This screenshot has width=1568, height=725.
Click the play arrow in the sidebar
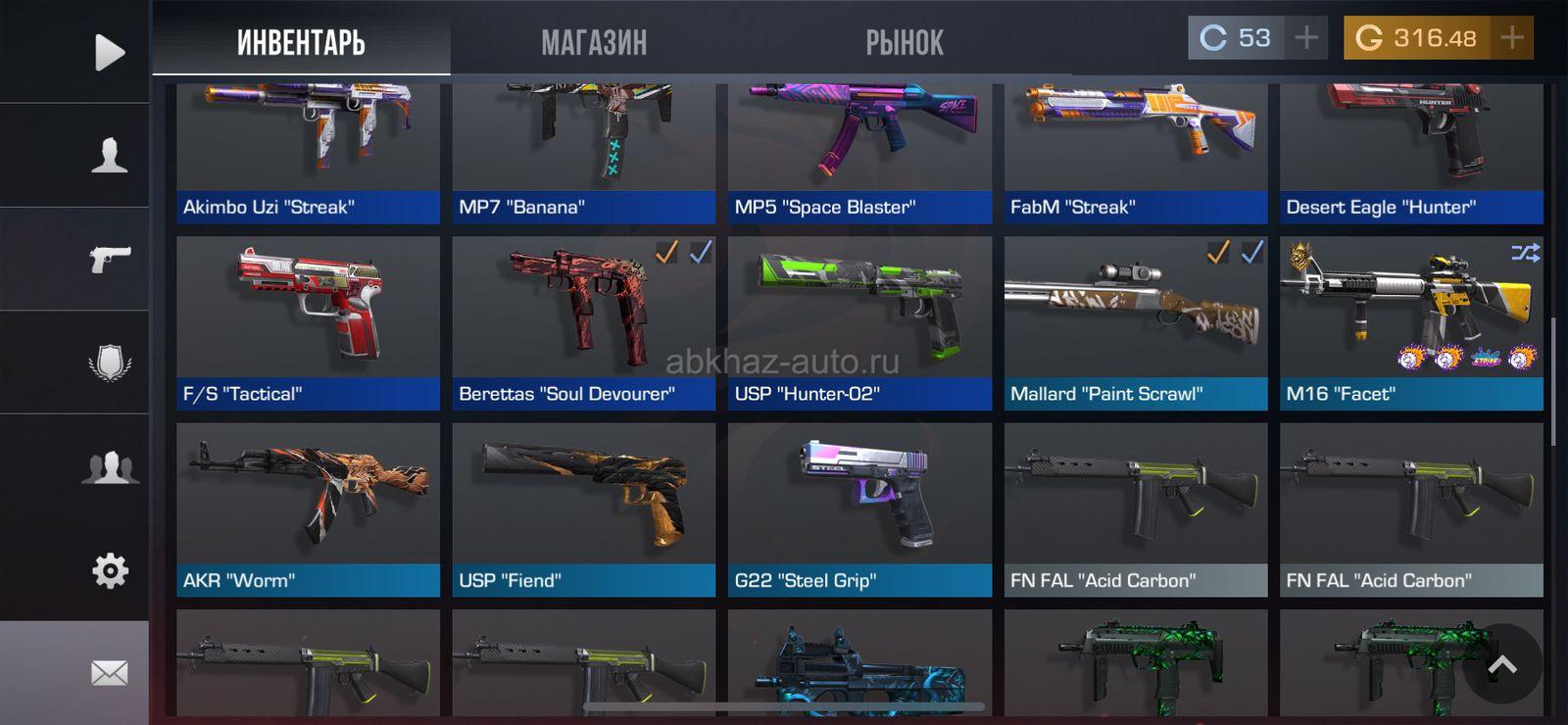coord(109,52)
